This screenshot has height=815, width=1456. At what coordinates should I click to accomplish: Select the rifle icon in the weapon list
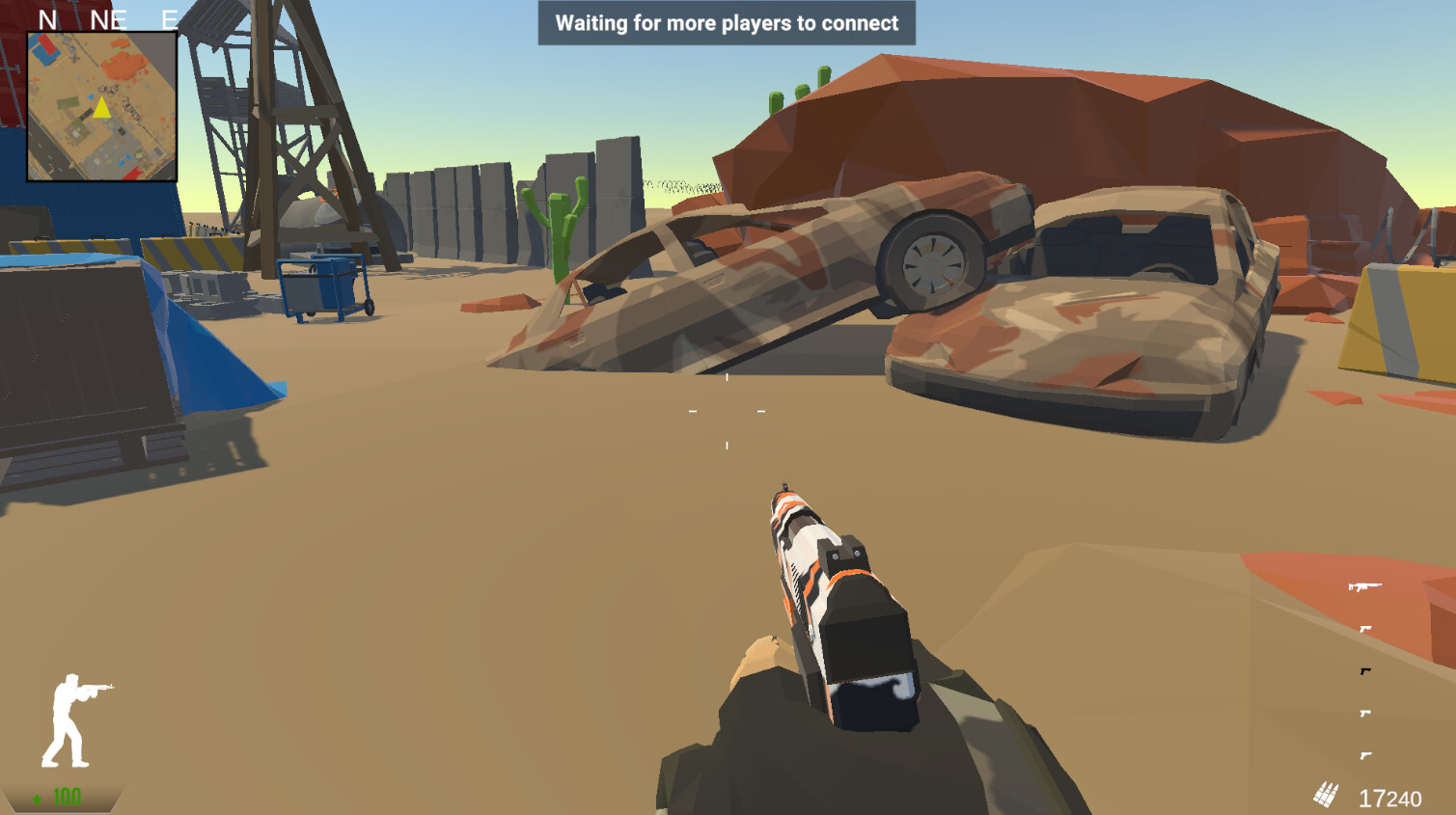tap(1365, 586)
